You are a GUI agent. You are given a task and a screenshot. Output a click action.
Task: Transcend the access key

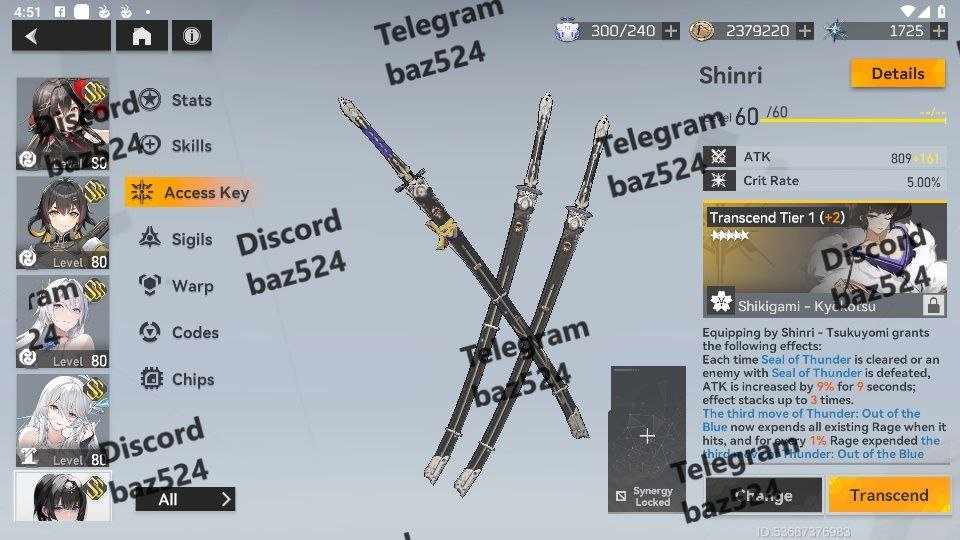pos(888,495)
